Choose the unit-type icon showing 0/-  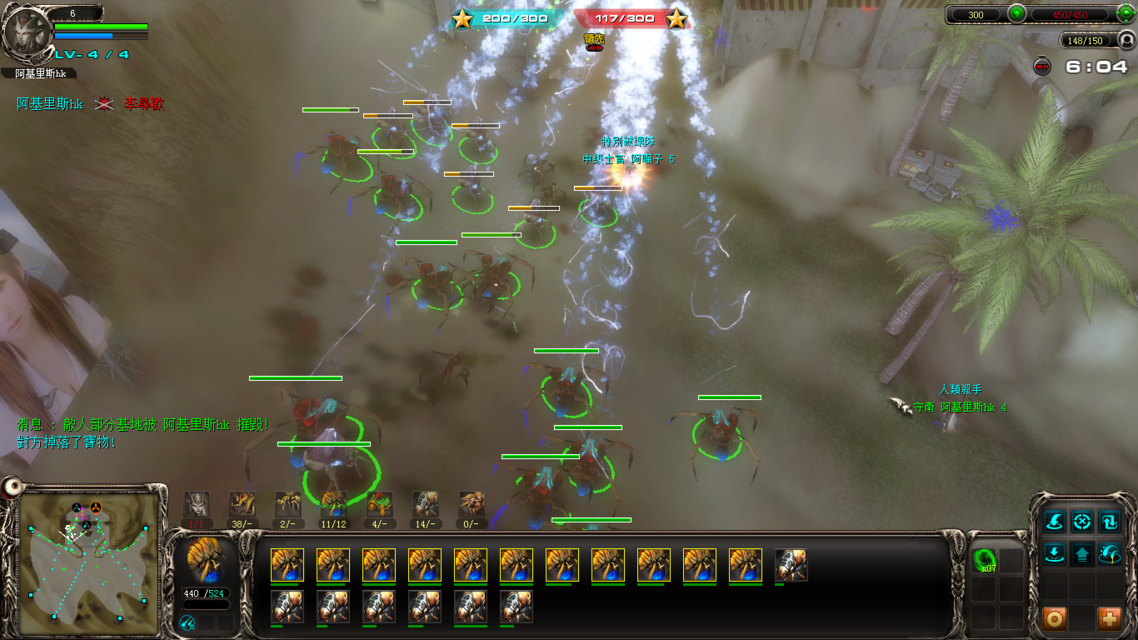click(x=471, y=503)
